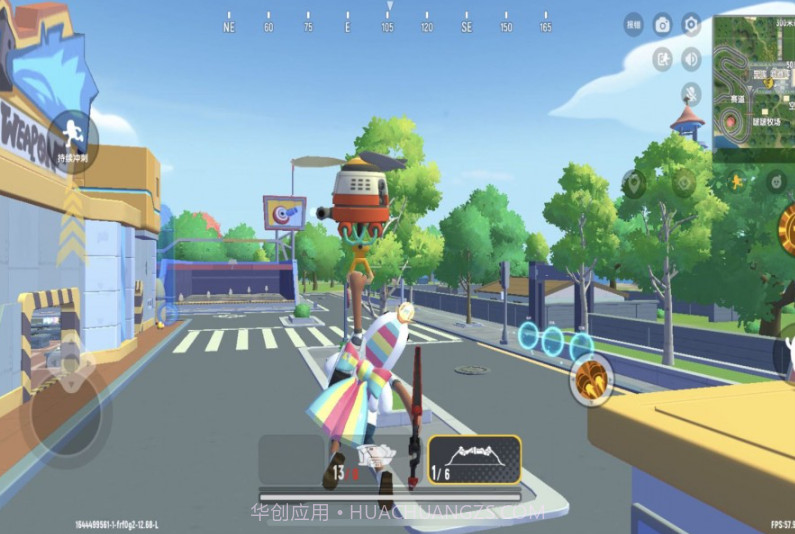Viewport: 795px width, 534px height.
Task: Open the minimap
Action: click(x=753, y=80)
